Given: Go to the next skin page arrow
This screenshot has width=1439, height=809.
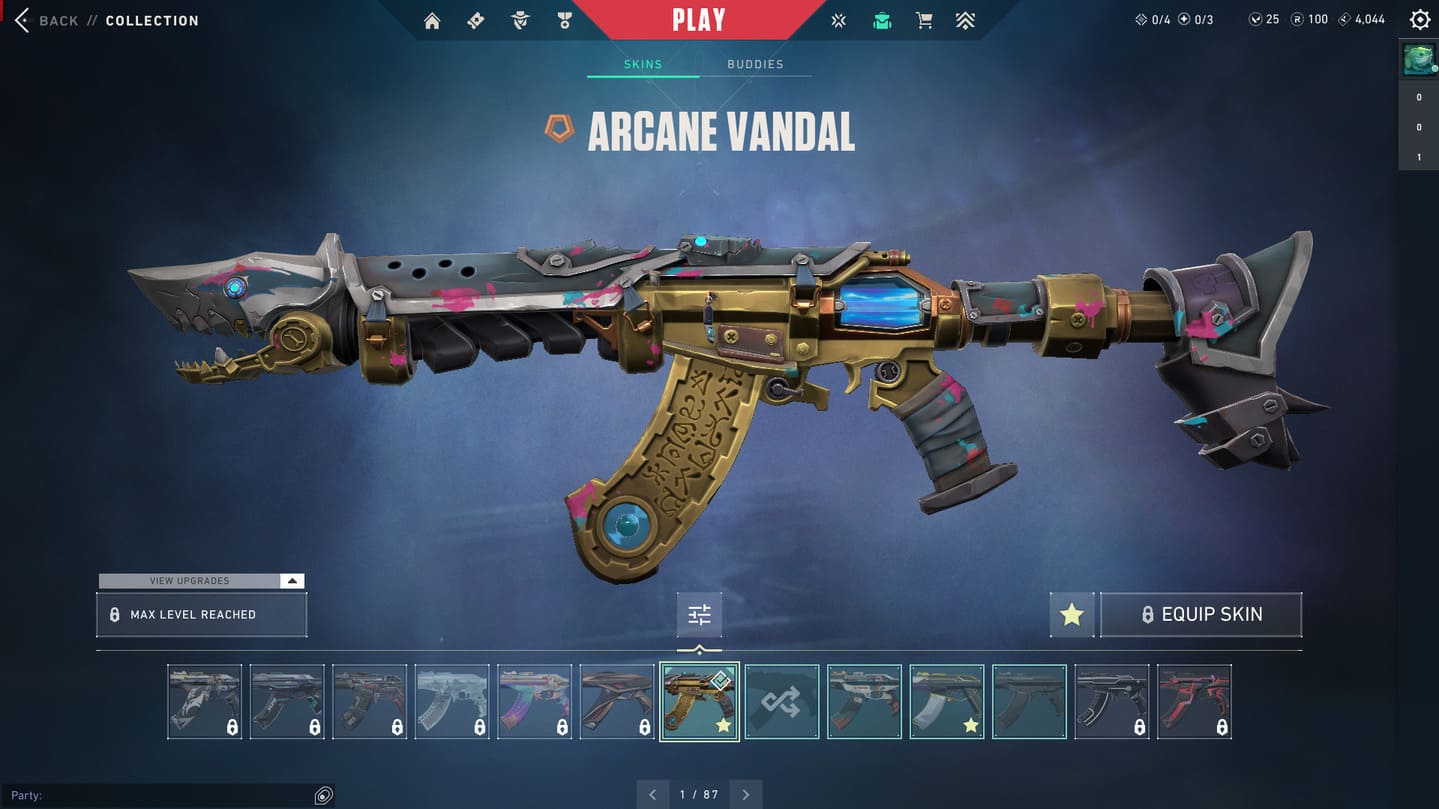Looking at the screenshot, I should click(746, 795).
